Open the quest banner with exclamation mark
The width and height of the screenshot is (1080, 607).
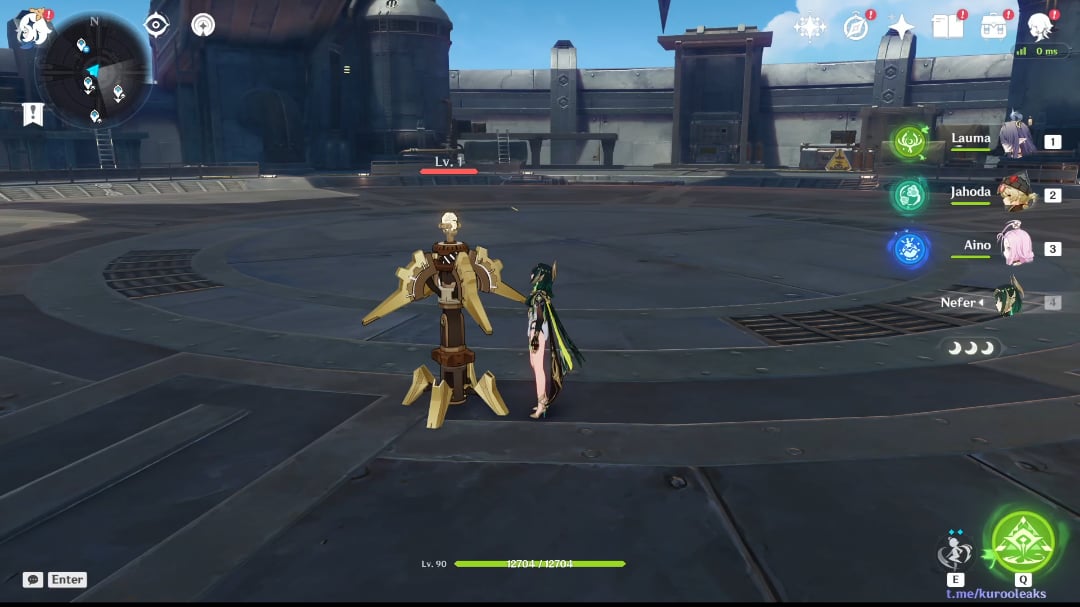(x=33, y=114)
